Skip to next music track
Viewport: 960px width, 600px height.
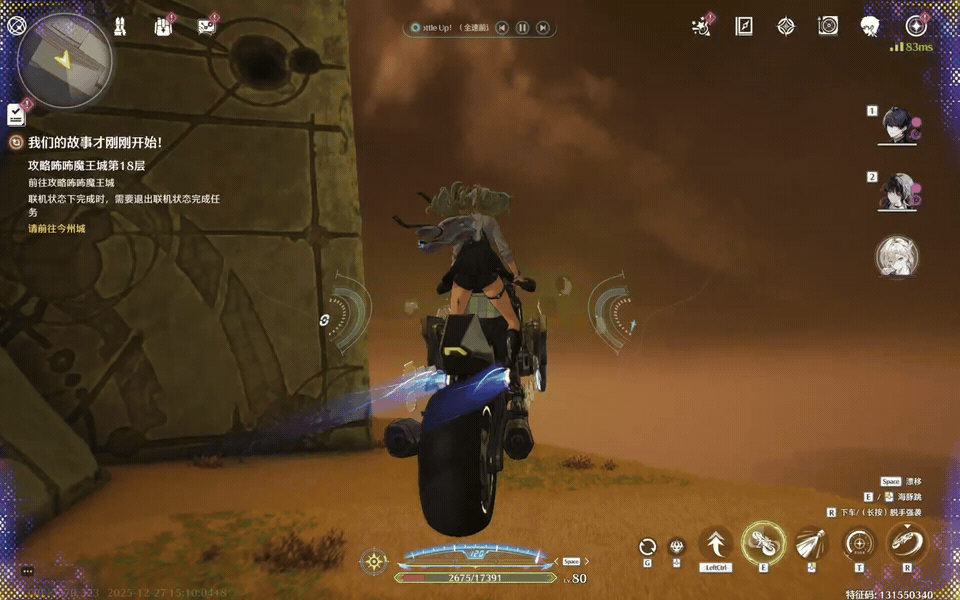click(x=542, y=28)
